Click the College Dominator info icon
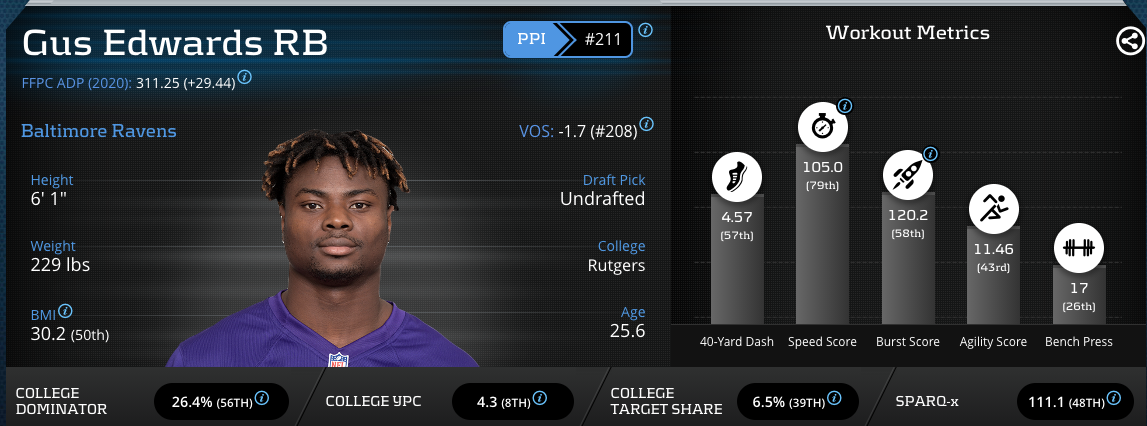 point(262,398)
